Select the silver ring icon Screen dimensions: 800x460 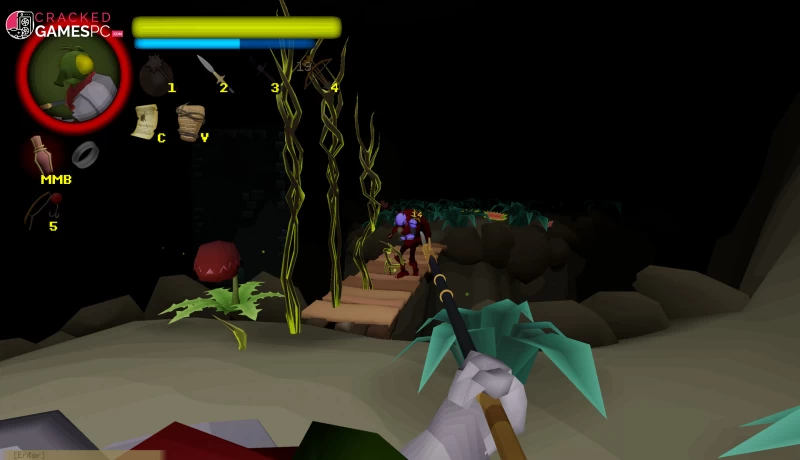(85, 153)
